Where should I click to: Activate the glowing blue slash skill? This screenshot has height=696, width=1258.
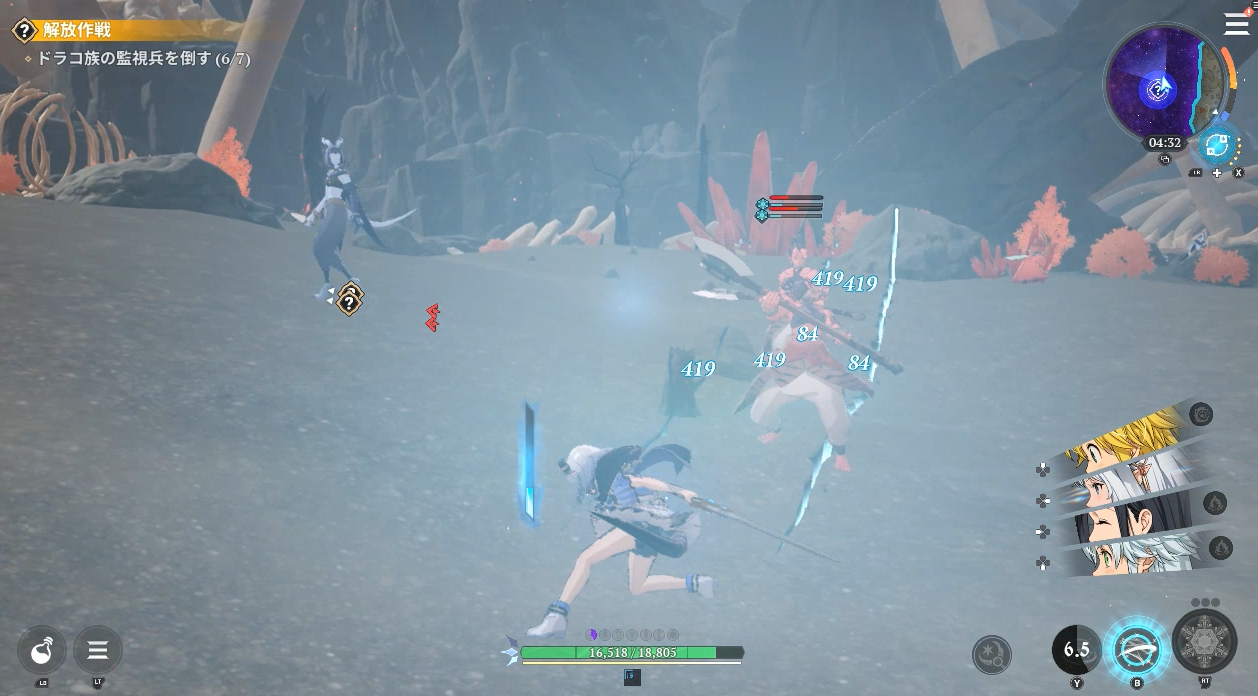click(x=1137, y=651)
